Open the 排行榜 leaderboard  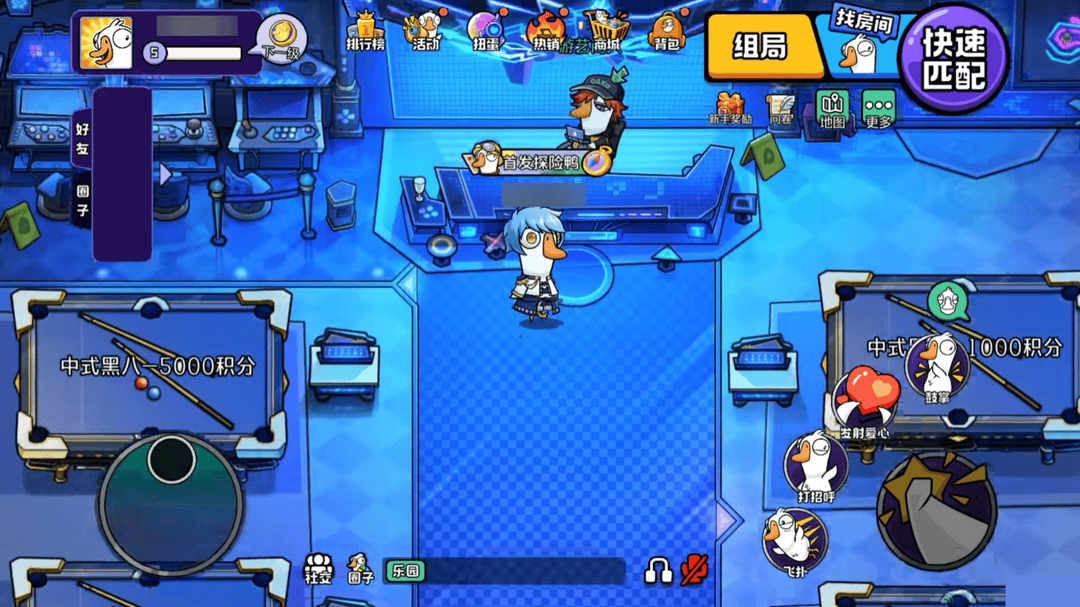[365, 31]
